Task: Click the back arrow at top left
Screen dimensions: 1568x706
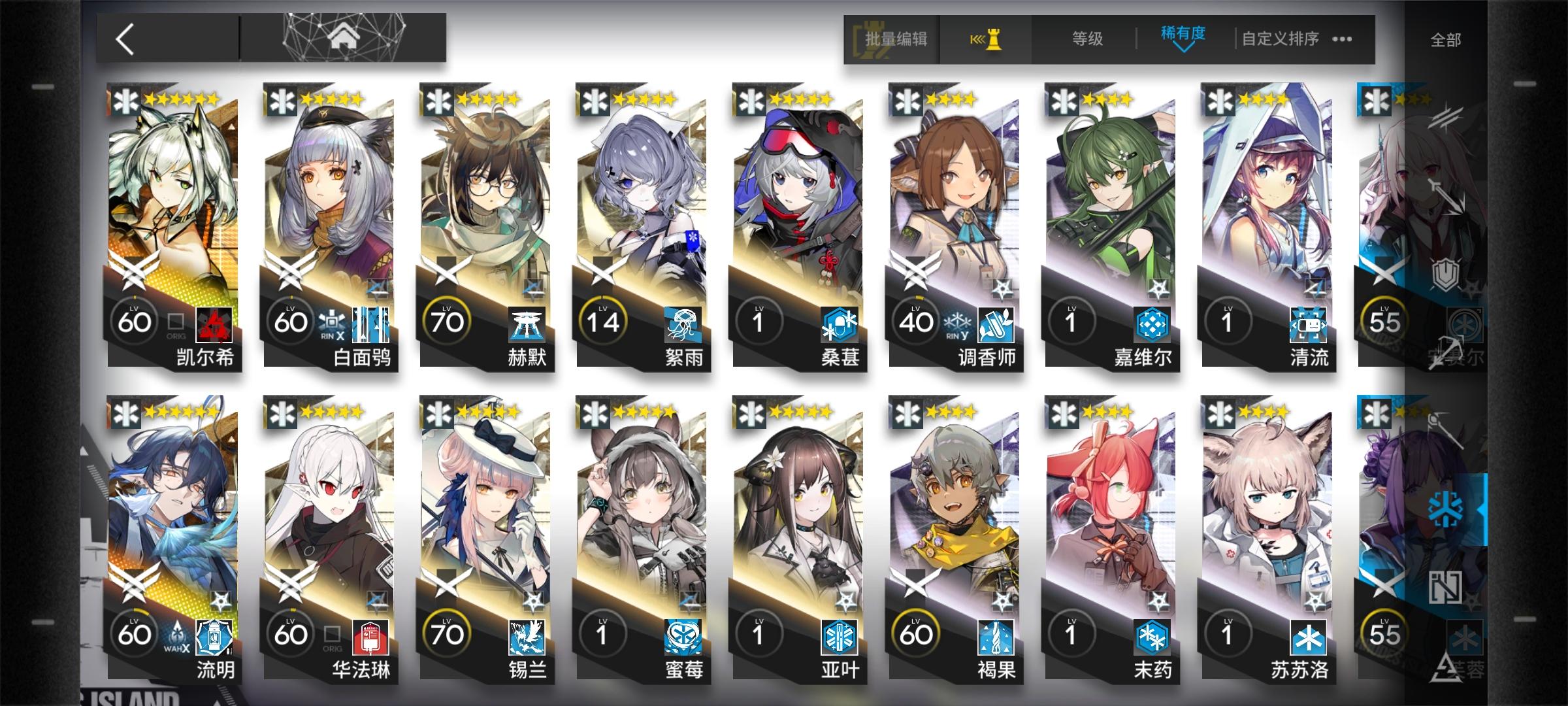Action: click(124, 39)
